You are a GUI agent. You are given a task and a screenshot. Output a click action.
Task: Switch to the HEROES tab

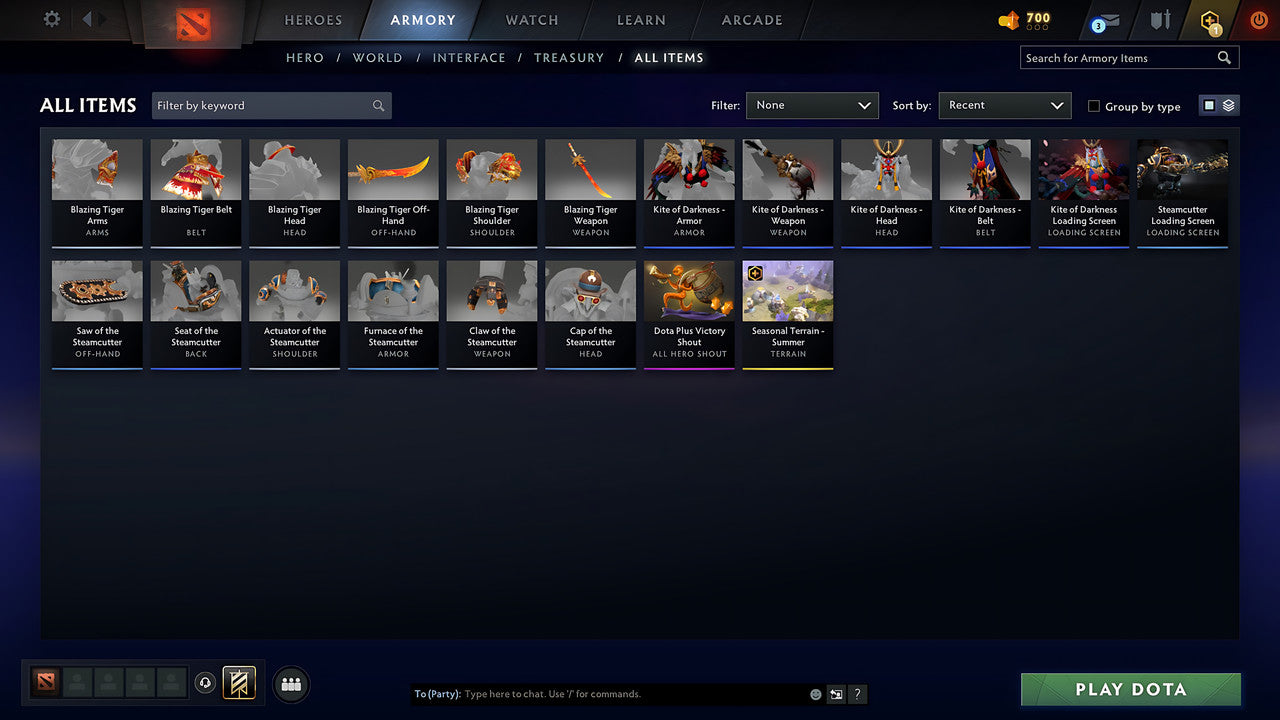click(313, 19)
